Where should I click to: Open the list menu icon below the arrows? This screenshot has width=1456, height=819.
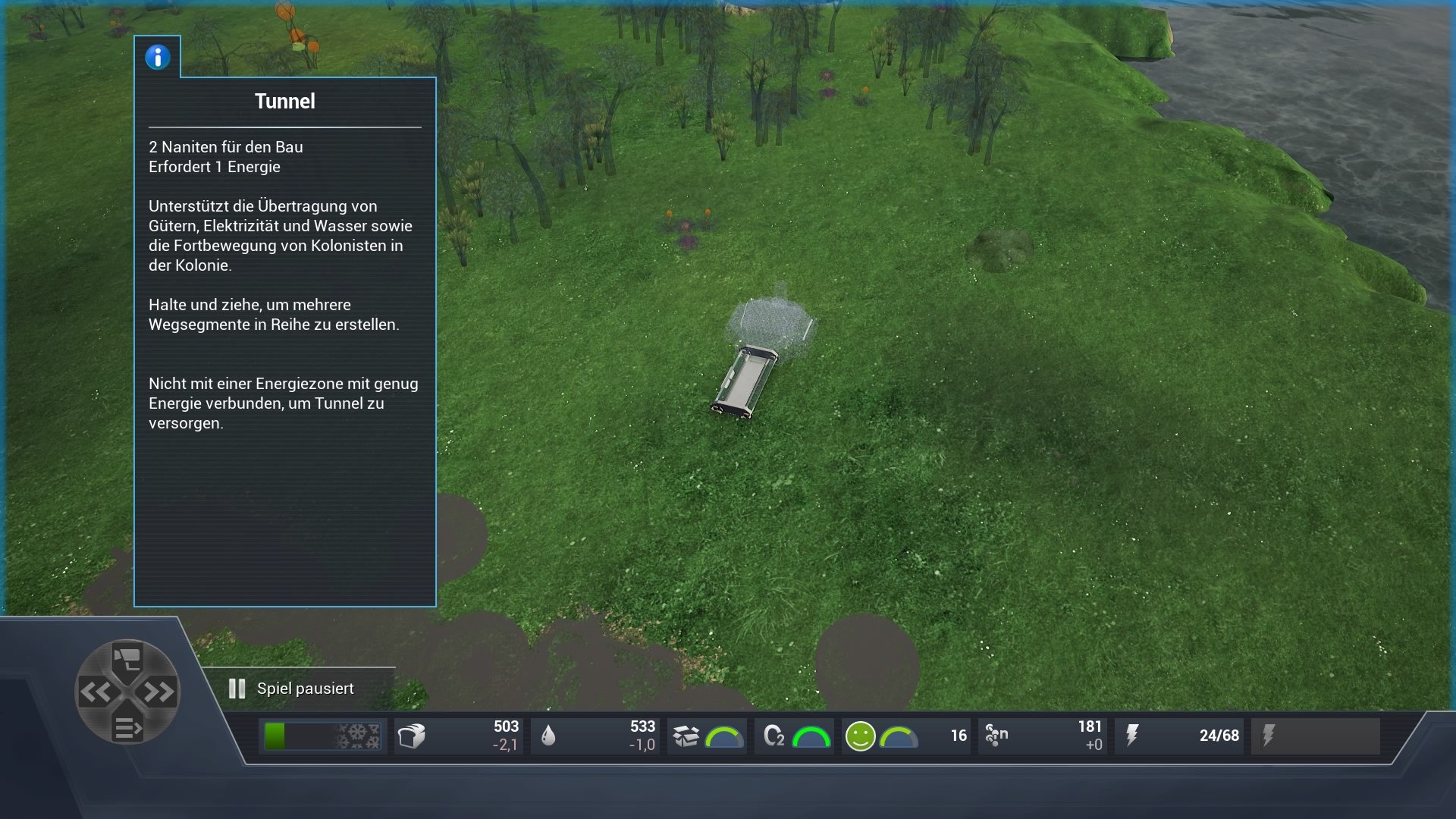(127, 726)
